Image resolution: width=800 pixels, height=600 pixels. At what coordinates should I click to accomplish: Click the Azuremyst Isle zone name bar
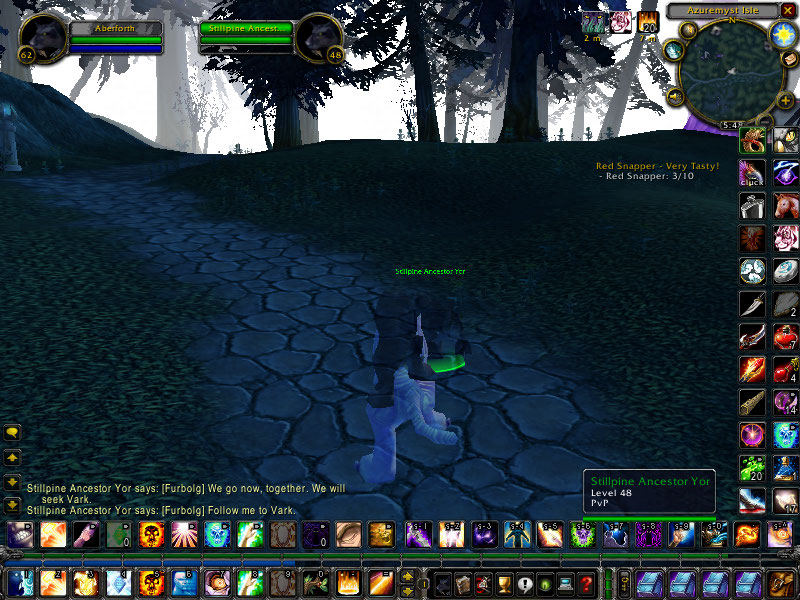point(722,11)
